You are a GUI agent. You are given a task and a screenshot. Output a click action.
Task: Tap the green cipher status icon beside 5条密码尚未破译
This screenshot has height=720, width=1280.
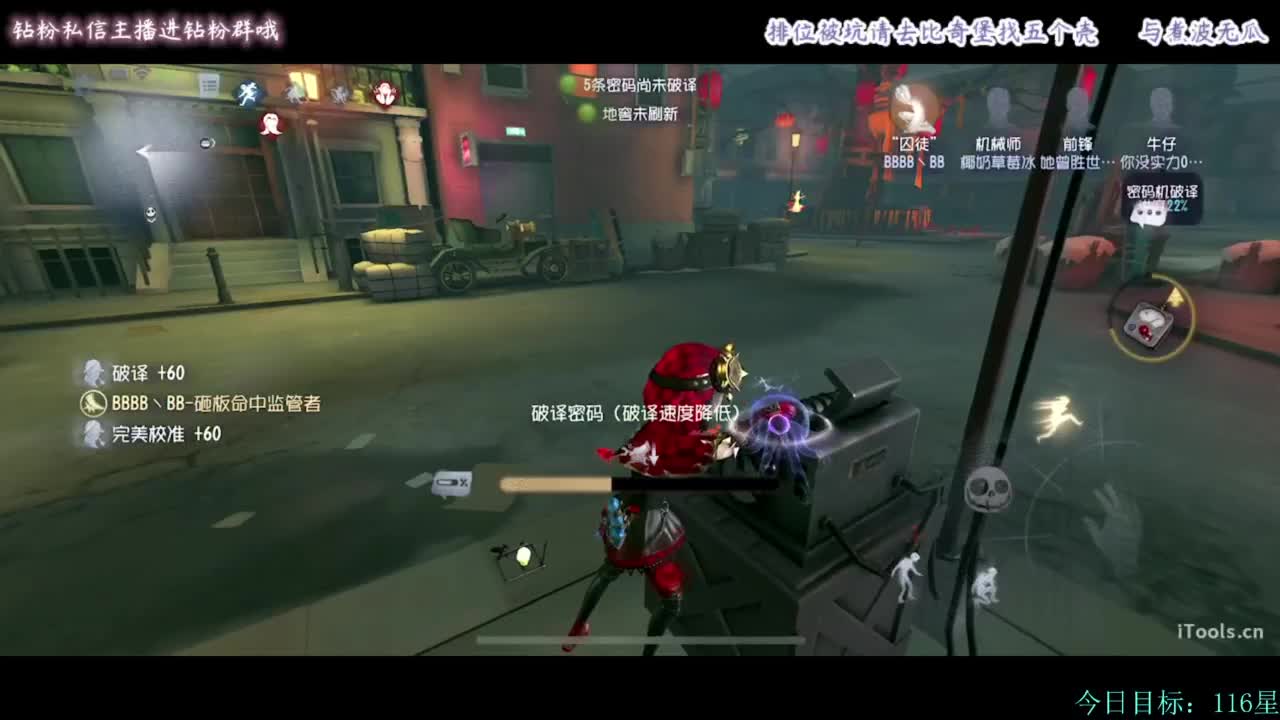point(567,84)
